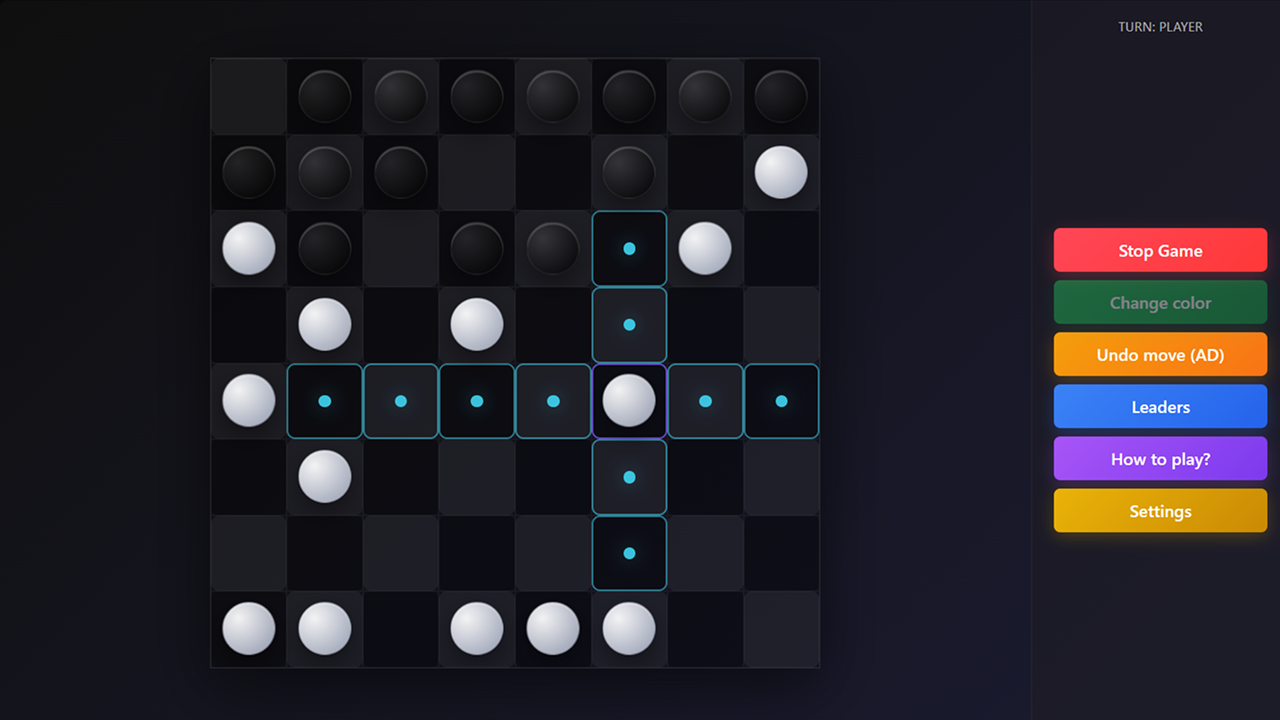Screen dimensions: 1280x720
Task: Click the TURN: PLAYER indicator
Action: pyautogui.click(x=1160, y=27)
